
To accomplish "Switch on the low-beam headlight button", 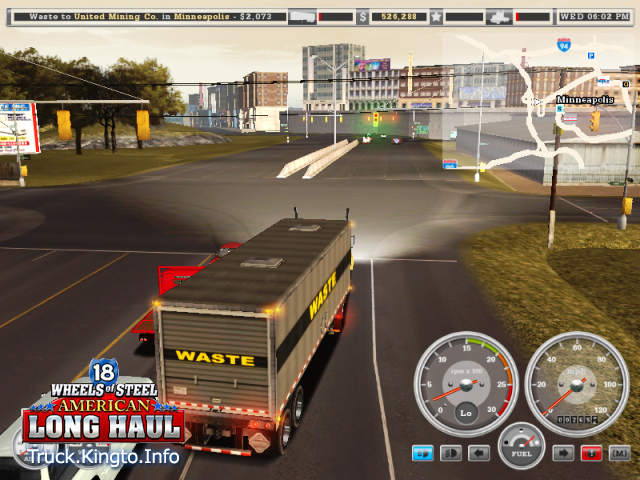I will click(451, 453).
